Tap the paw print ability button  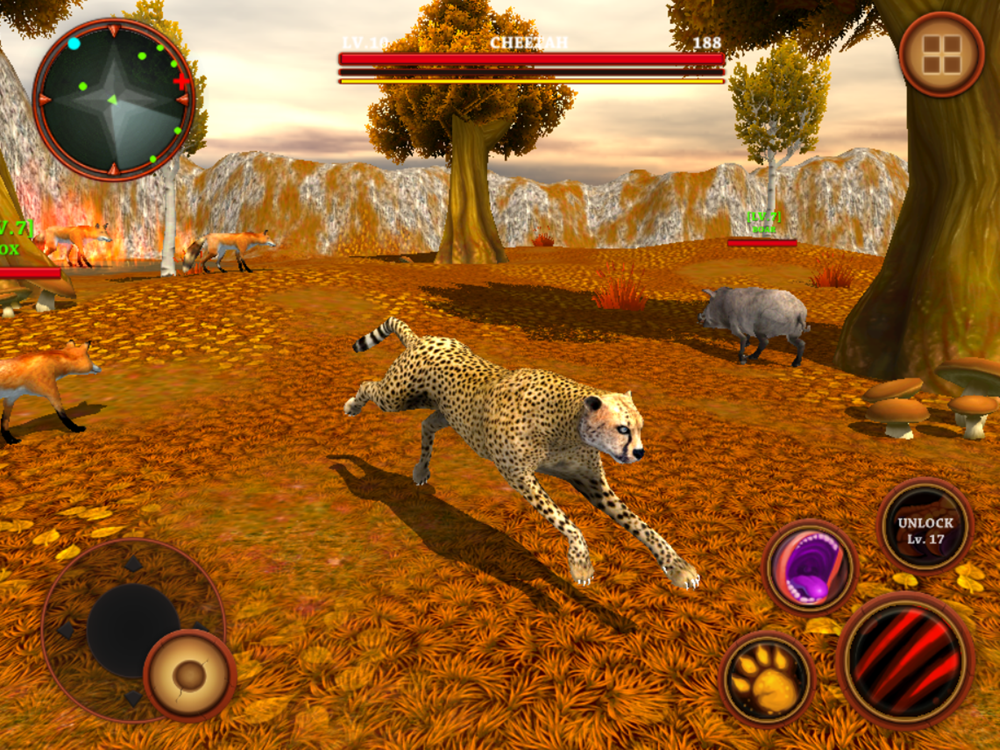767,679
